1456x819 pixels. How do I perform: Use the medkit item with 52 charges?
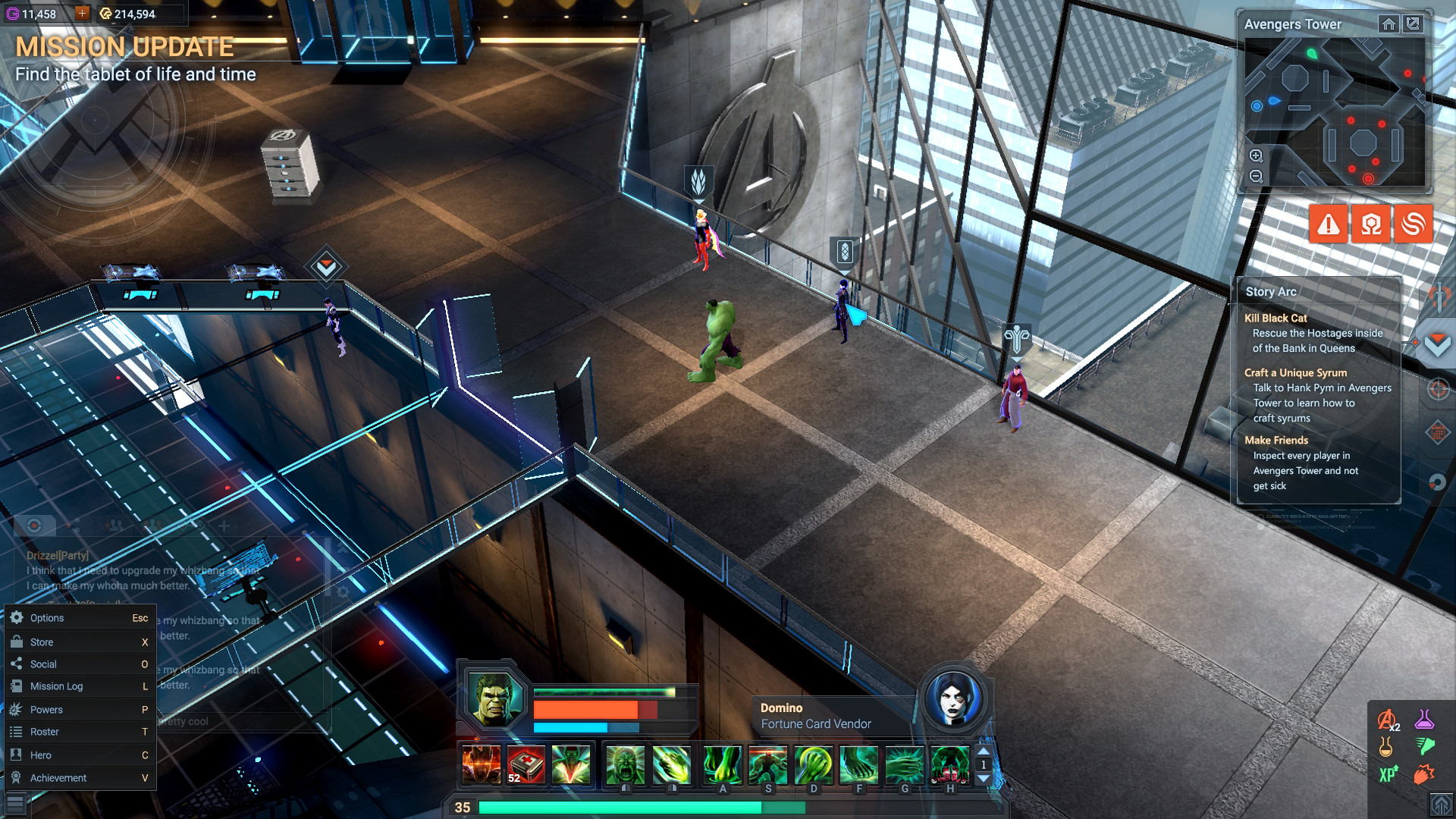(x=526, y=764)
